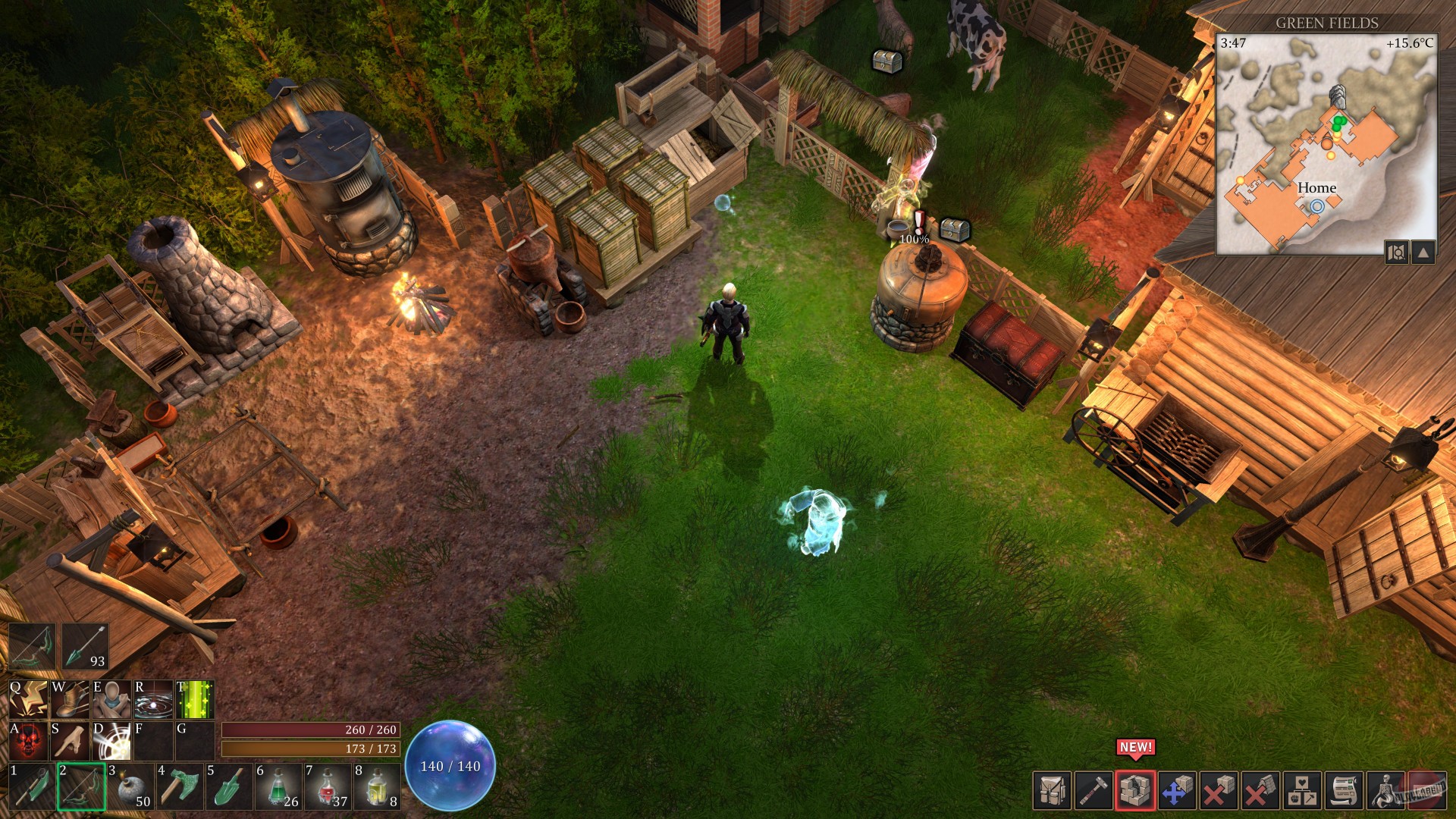Open the backpack inventory icon
Screen dimensions: 1456x819
(1052, 791)
